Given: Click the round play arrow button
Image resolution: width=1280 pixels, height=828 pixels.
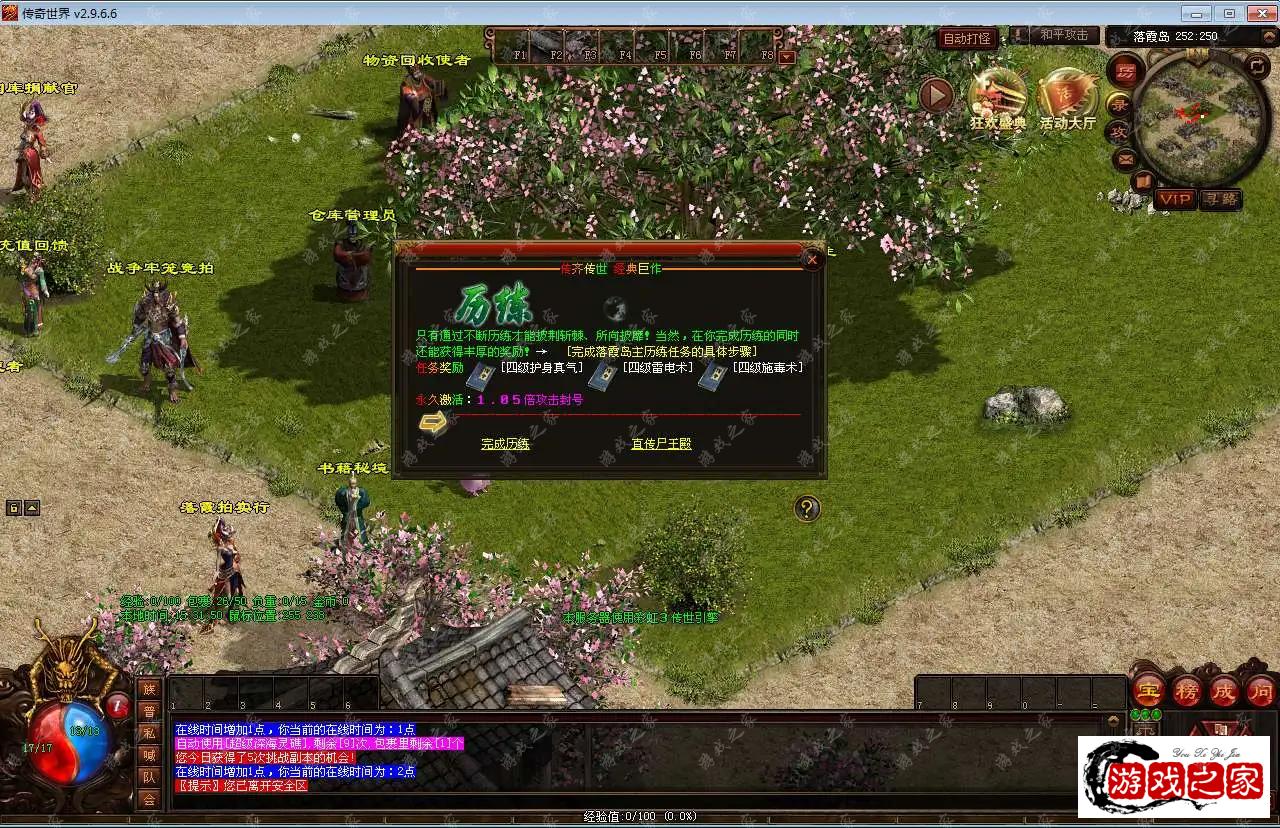Looking at the screenshot, I should tap(936, 96).
